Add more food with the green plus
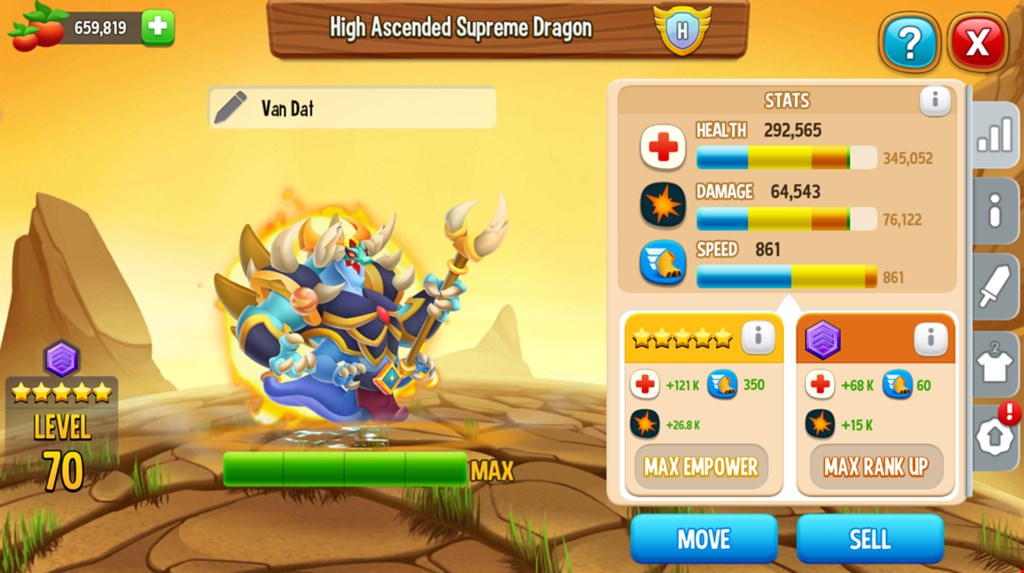The width and height of the screenshot is (1024, 573). pos(158,27)
